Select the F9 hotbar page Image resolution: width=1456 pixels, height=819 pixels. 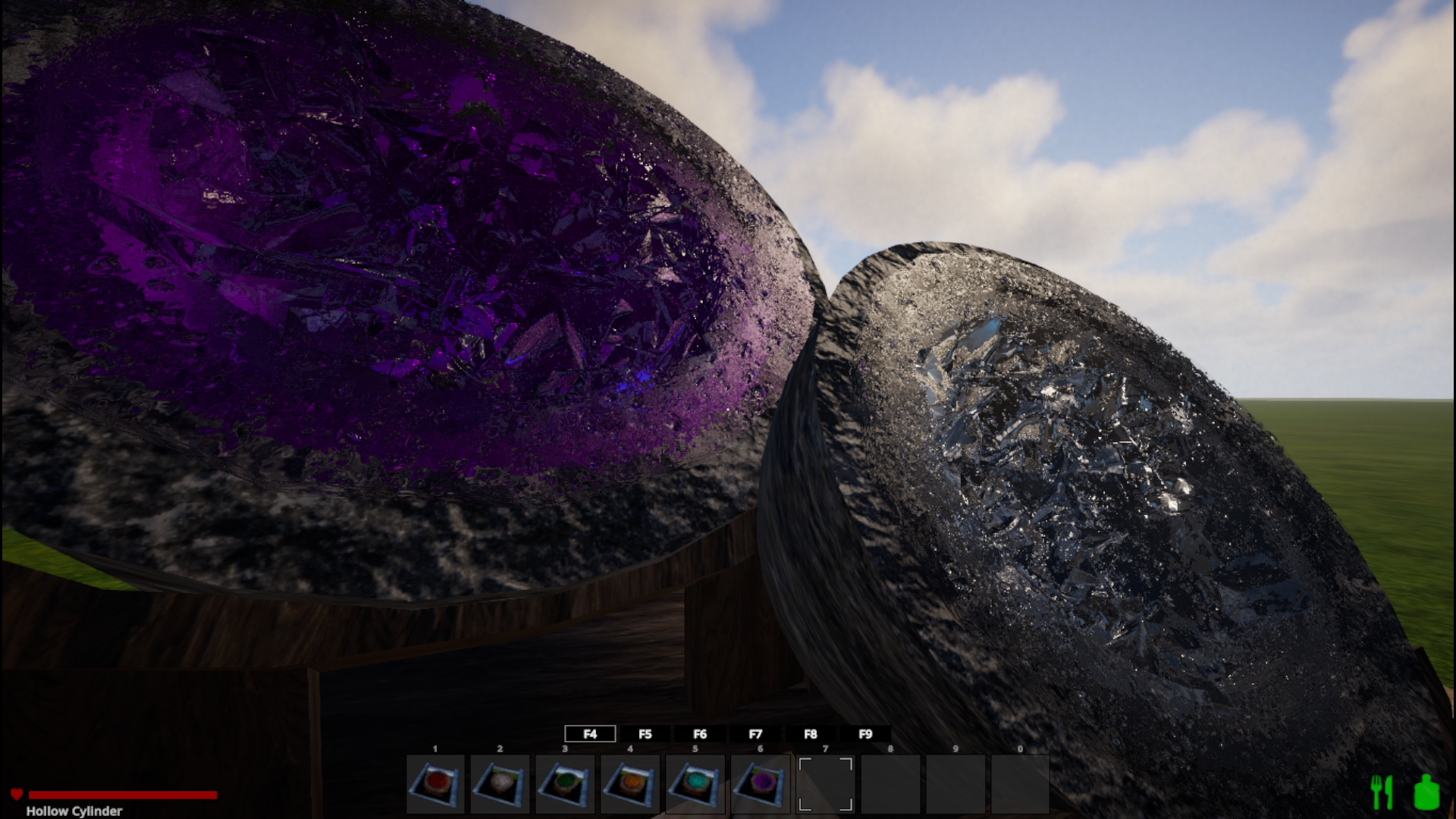point(865,734)
